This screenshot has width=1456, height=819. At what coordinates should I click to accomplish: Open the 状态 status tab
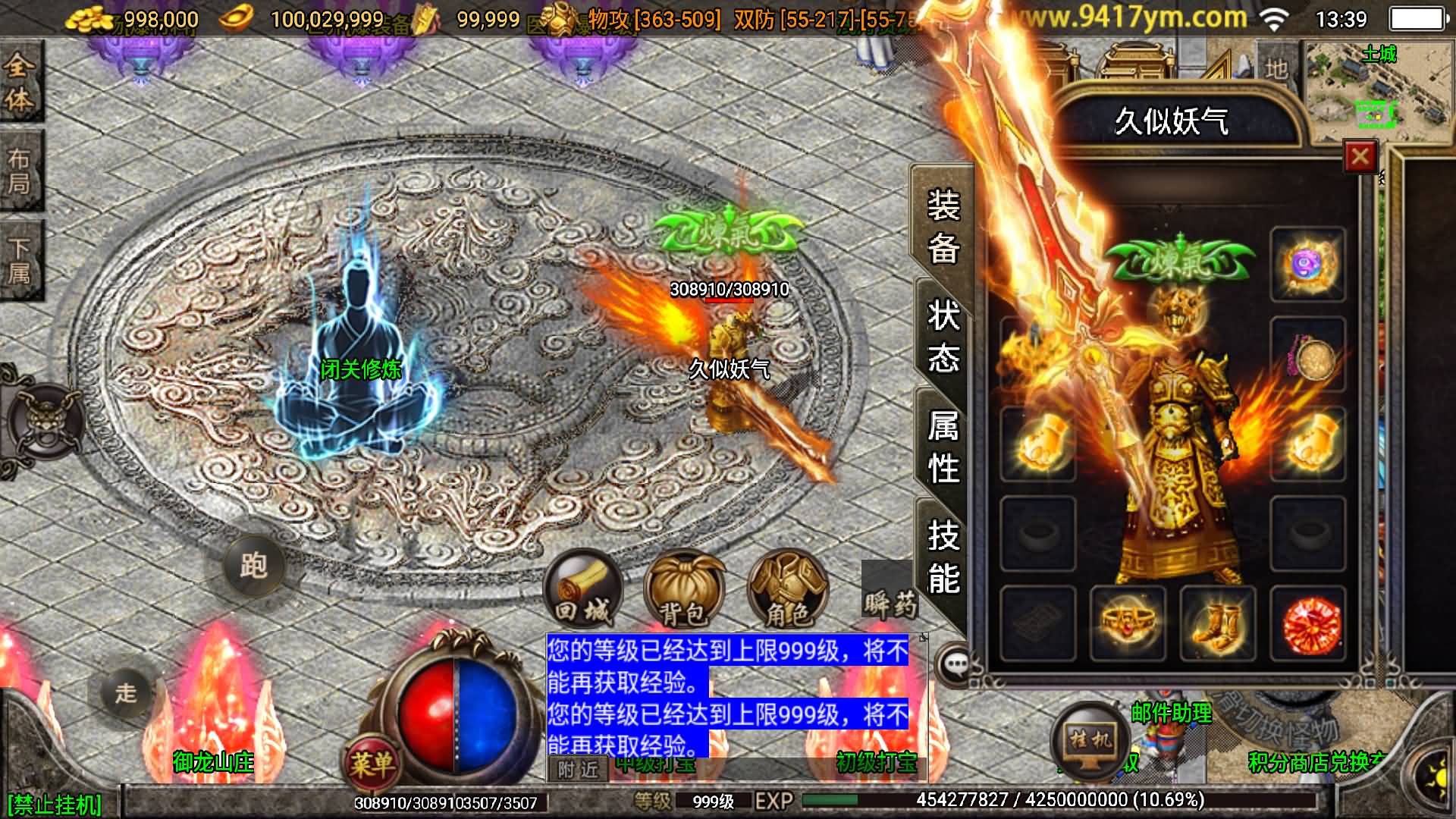[x=943, y=336]
